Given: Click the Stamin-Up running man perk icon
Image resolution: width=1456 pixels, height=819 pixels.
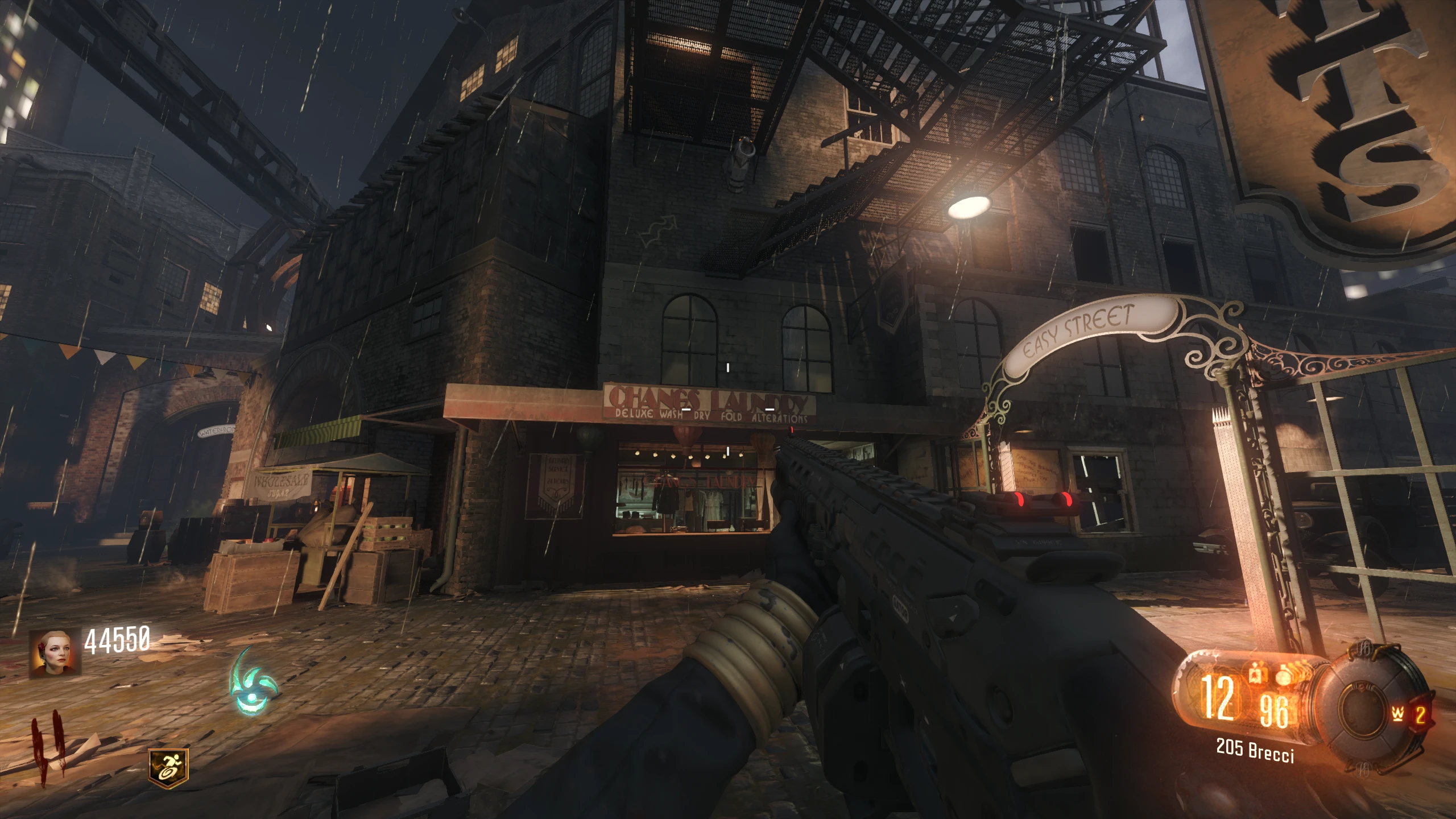Looking at the screenshot, I should click(168, 764).
